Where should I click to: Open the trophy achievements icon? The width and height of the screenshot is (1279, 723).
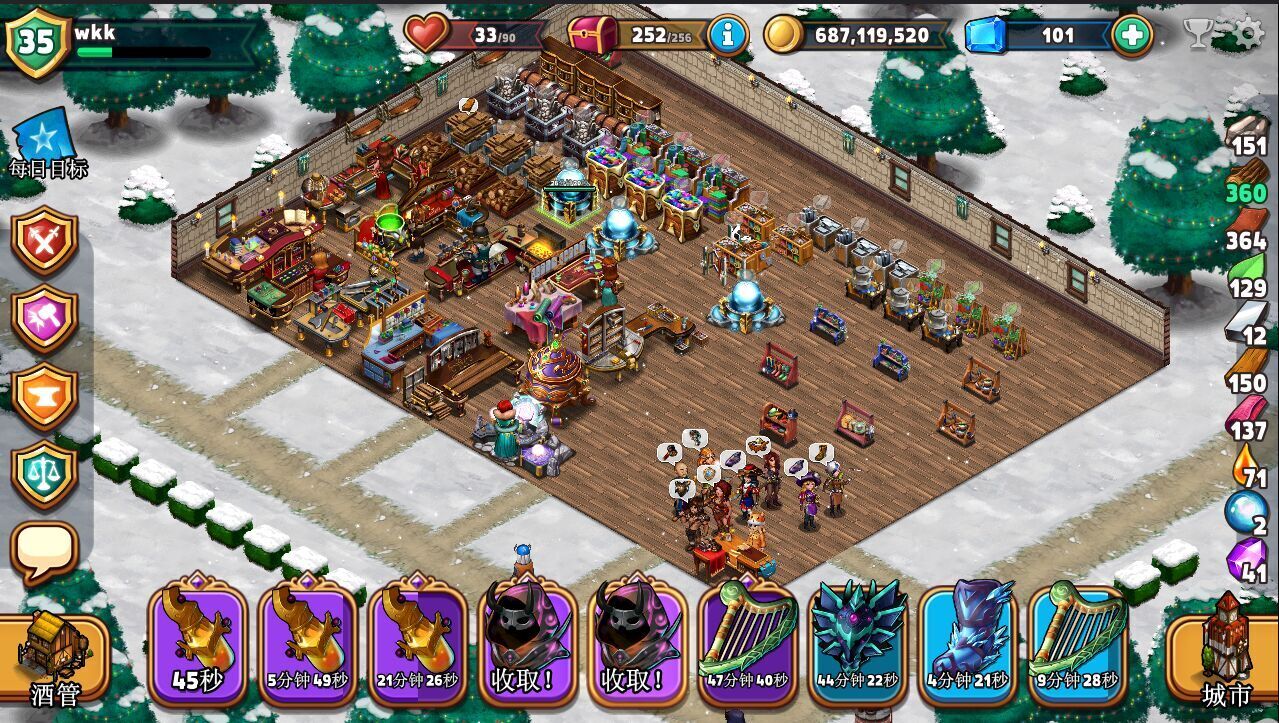(1199, 34)
